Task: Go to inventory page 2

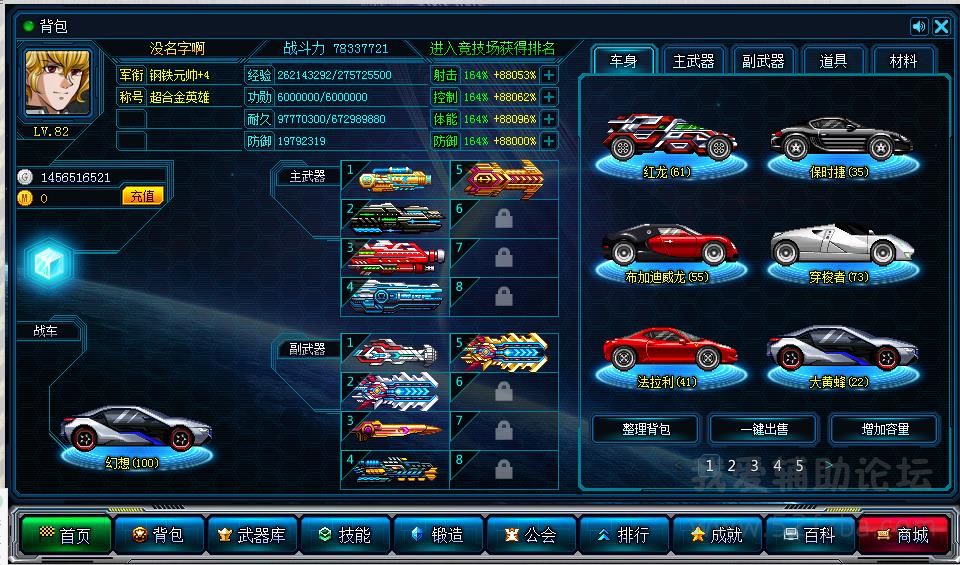Action: (x=732, y=465)
